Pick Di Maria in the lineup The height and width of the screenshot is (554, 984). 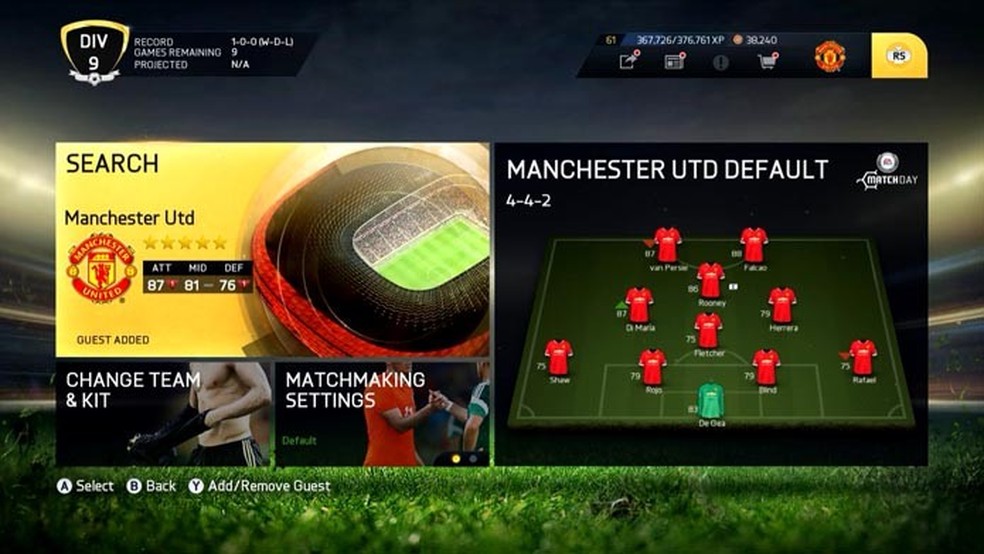coord(639,304)
